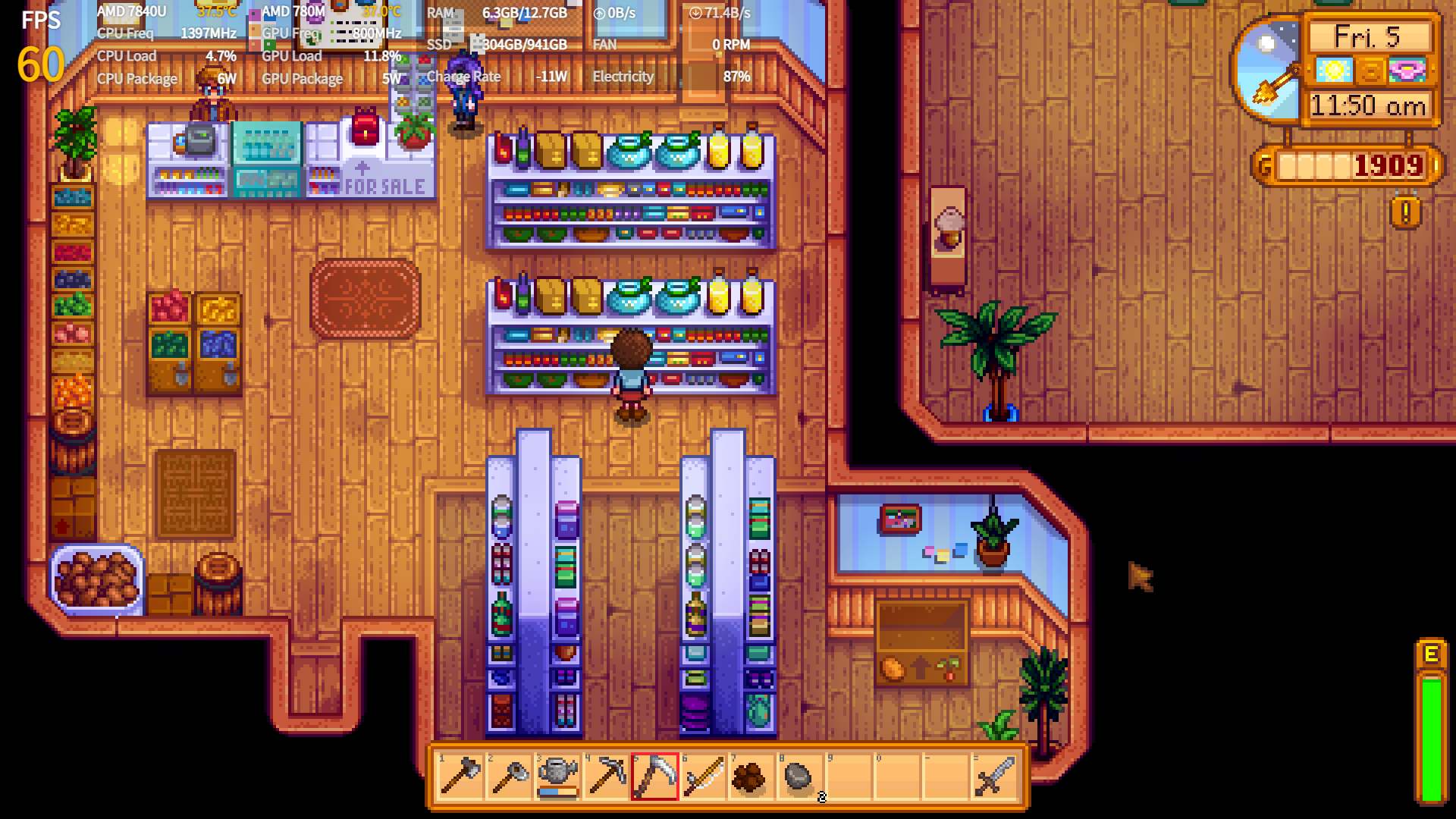Equip the fishing rod
1456x819 pixels.
click(x=703, y=777)
